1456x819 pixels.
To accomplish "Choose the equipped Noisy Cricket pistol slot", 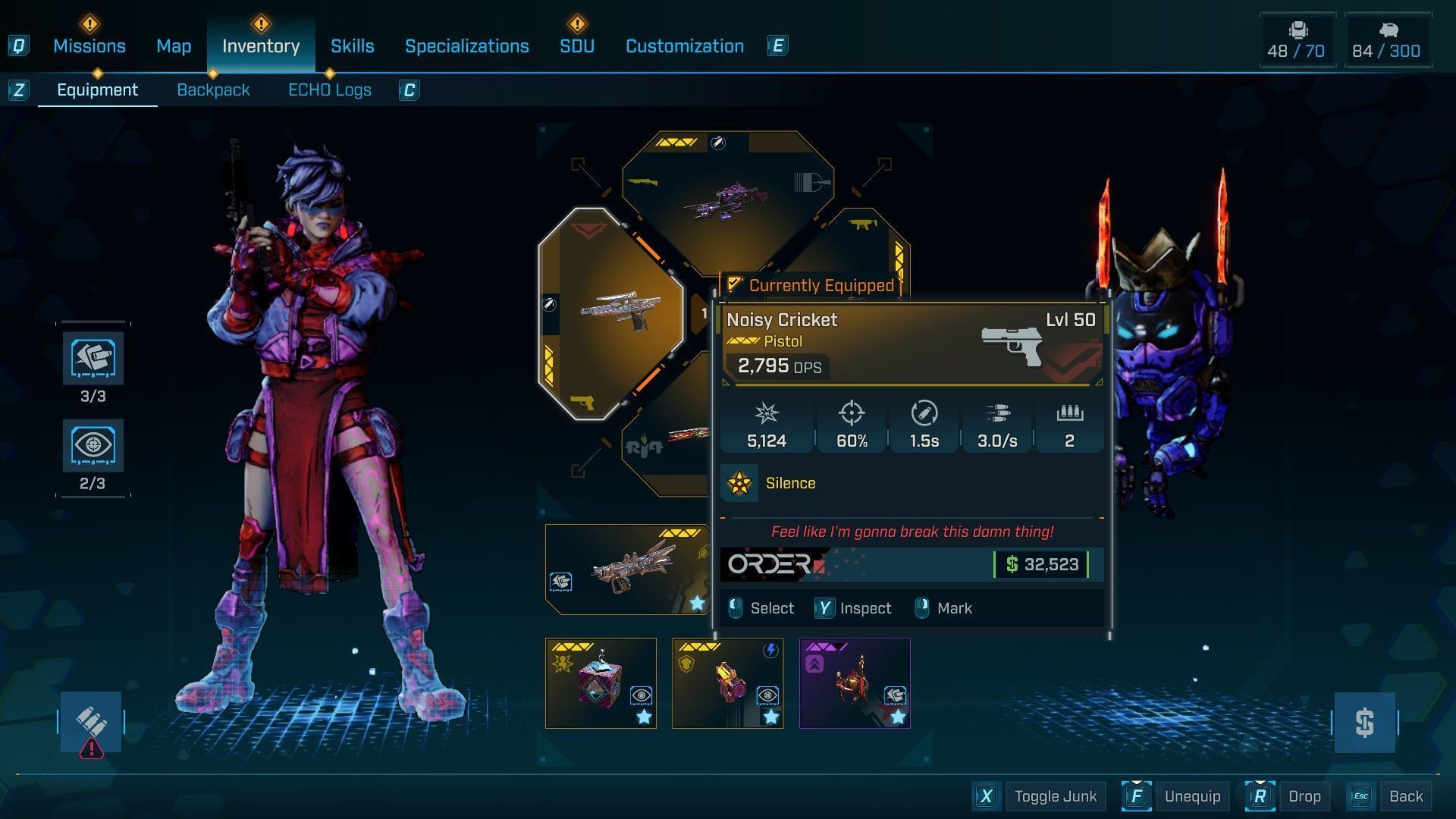I will coord(610,312).
